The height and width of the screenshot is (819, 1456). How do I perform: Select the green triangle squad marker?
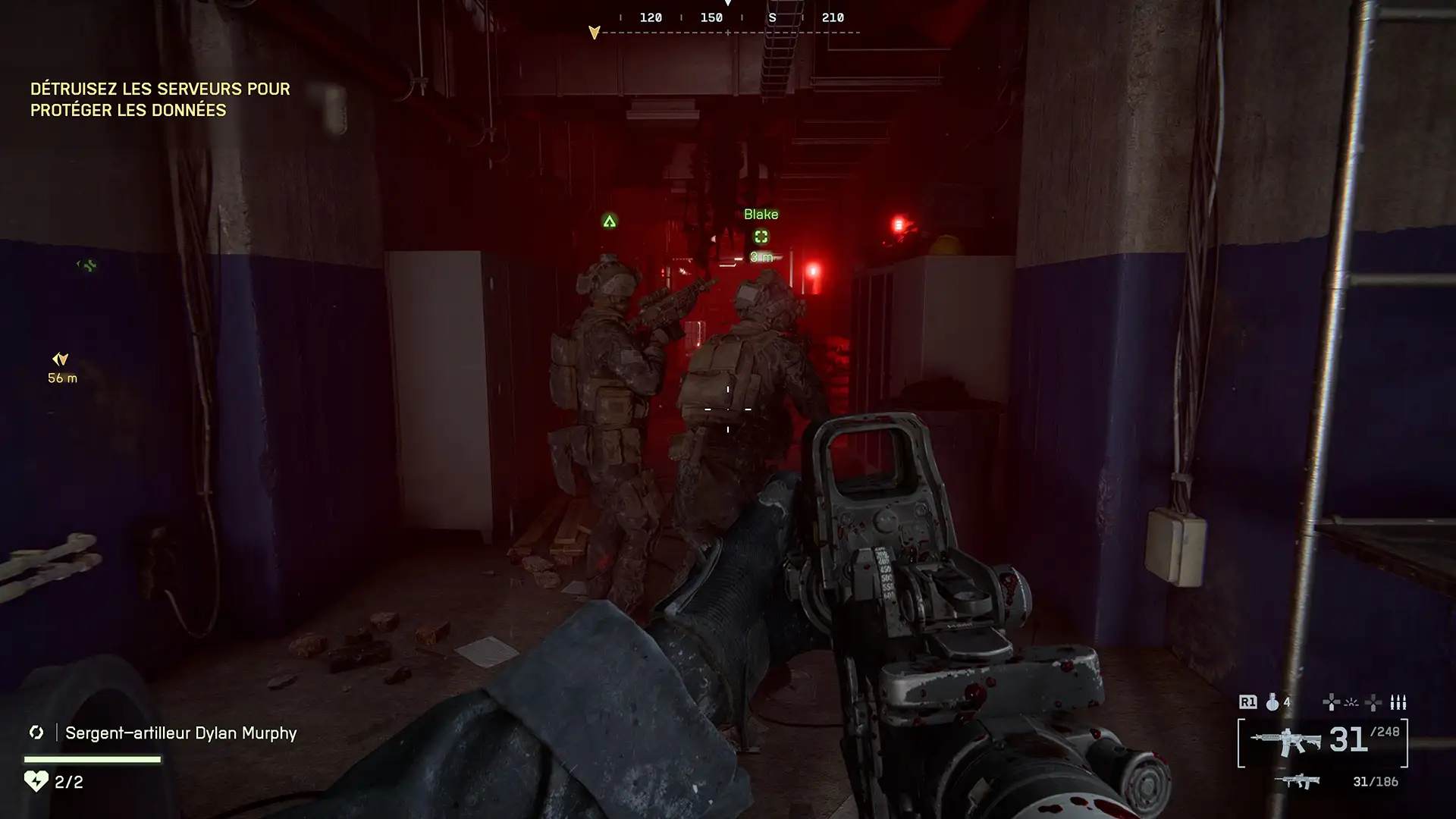(609, 221)
